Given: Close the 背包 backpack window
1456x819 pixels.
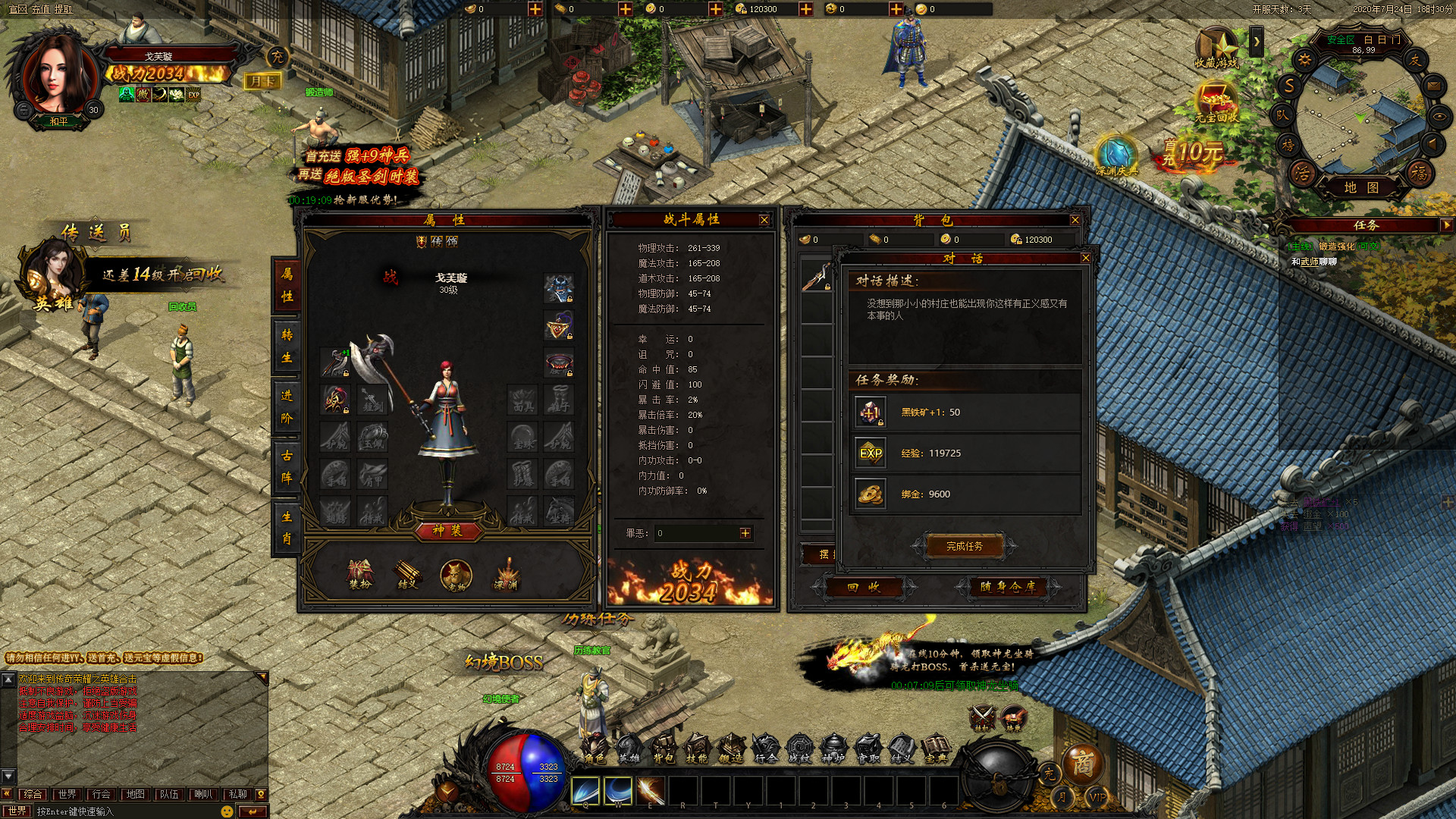Looking at the screenshot, I should pyautogui.click(x=1075, y=220).
